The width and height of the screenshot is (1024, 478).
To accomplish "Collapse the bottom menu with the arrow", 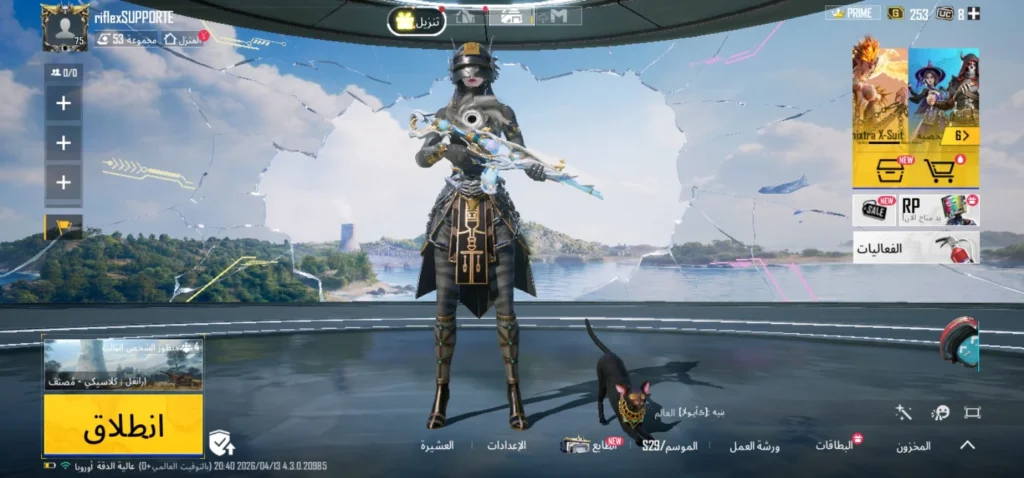I will tap(967, 445).
